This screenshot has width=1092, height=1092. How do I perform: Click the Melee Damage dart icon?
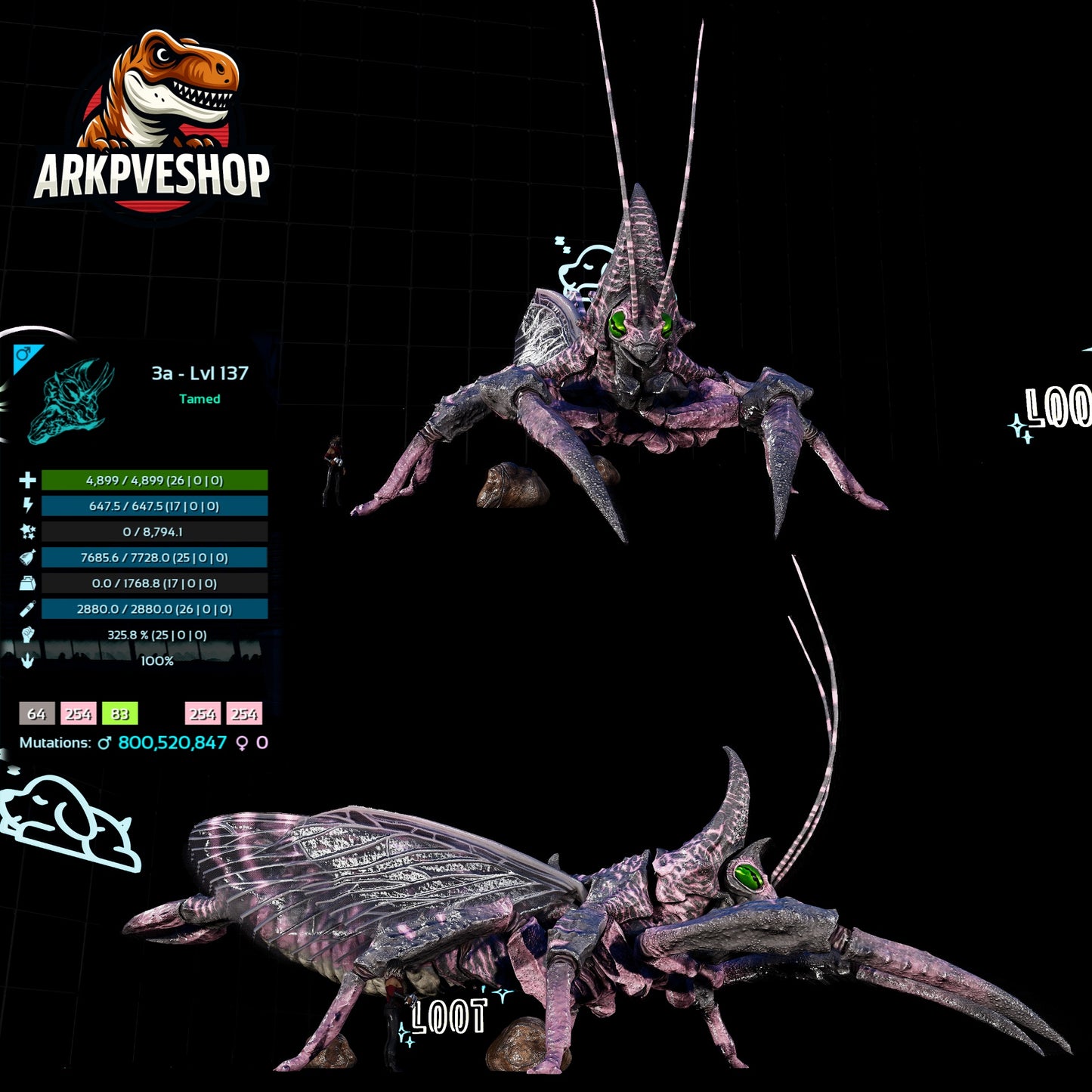click(x=26, y=608)
